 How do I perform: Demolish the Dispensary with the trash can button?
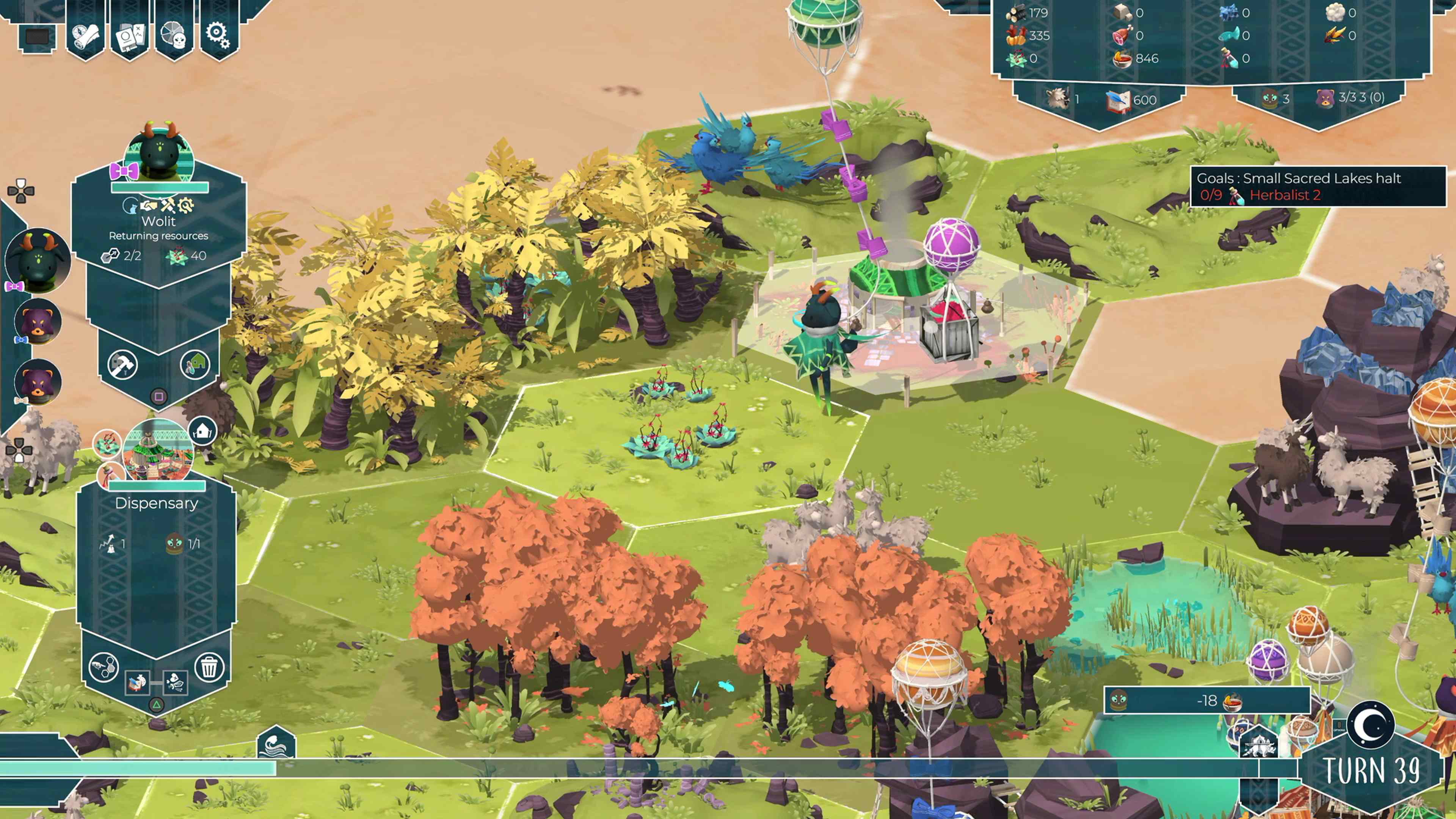pos(209,667)
